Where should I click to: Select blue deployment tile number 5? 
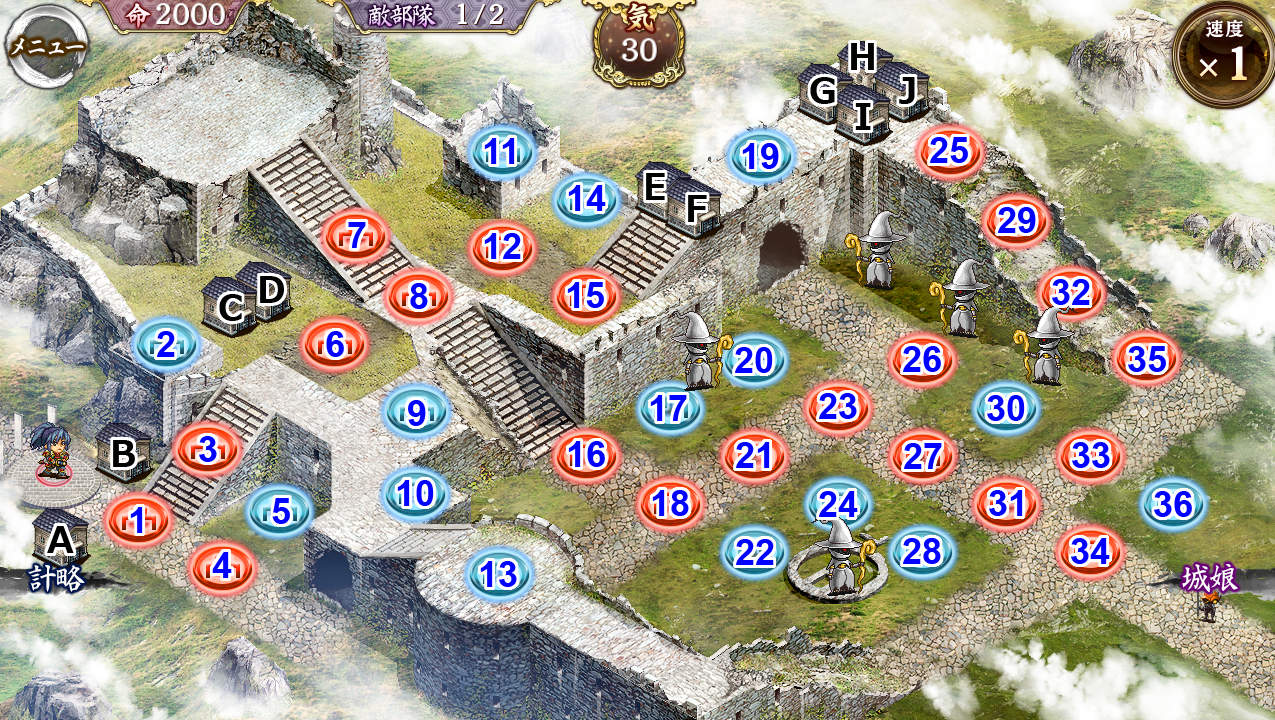coord(281,511)
